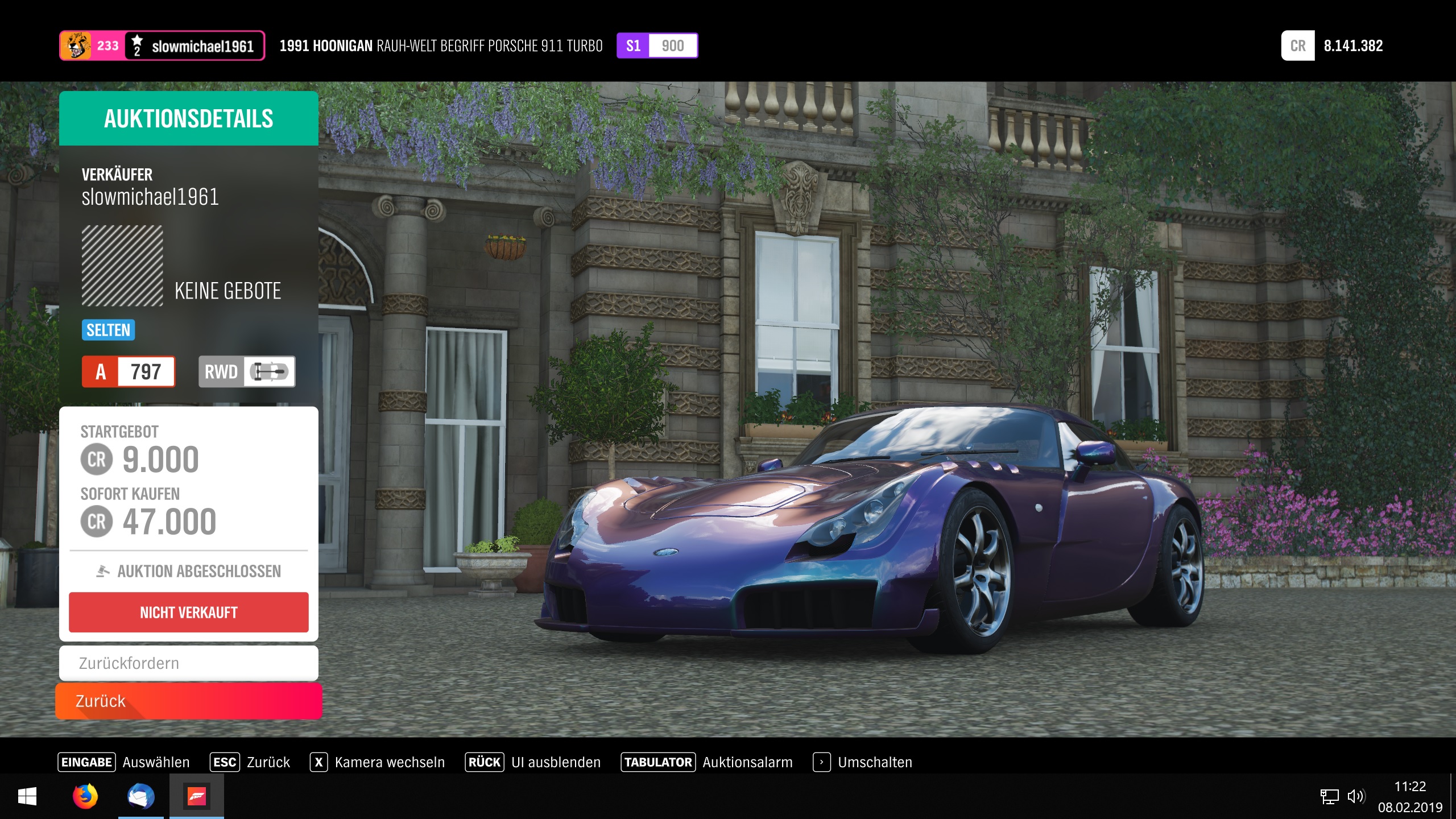The width and height of the screenshot is (1456, 819).
Task: Open the hidden icons tray expander
Action: (1329, 796)
